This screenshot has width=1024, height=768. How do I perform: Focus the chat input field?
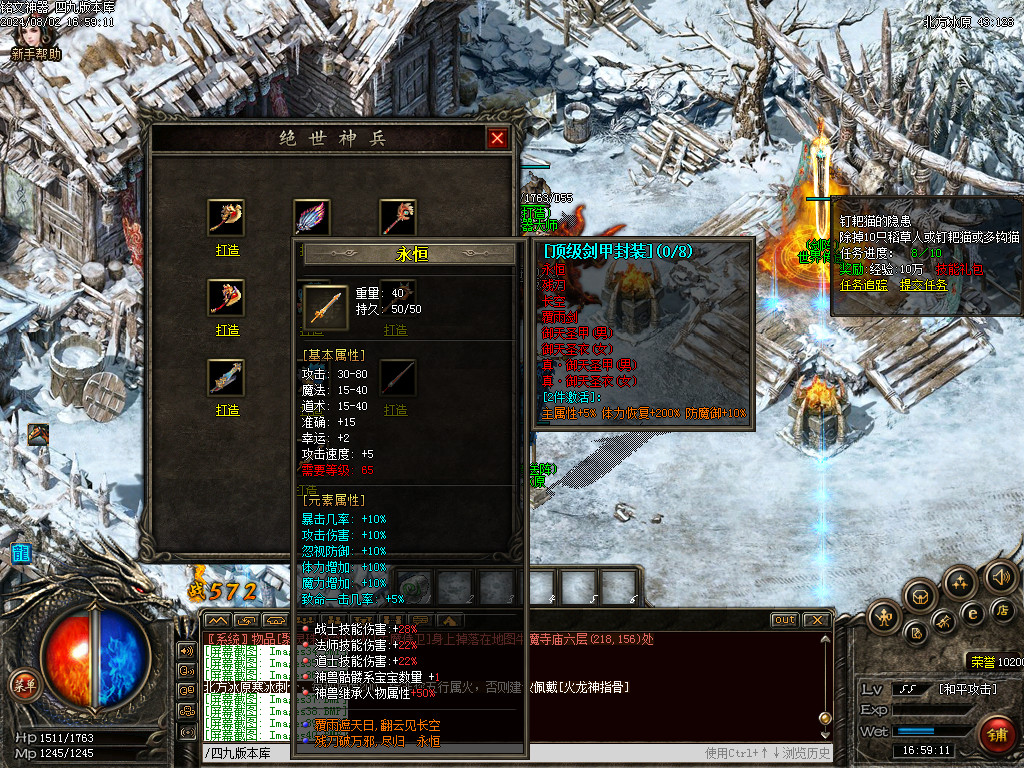pyautogui.click(x=450, y=753)
